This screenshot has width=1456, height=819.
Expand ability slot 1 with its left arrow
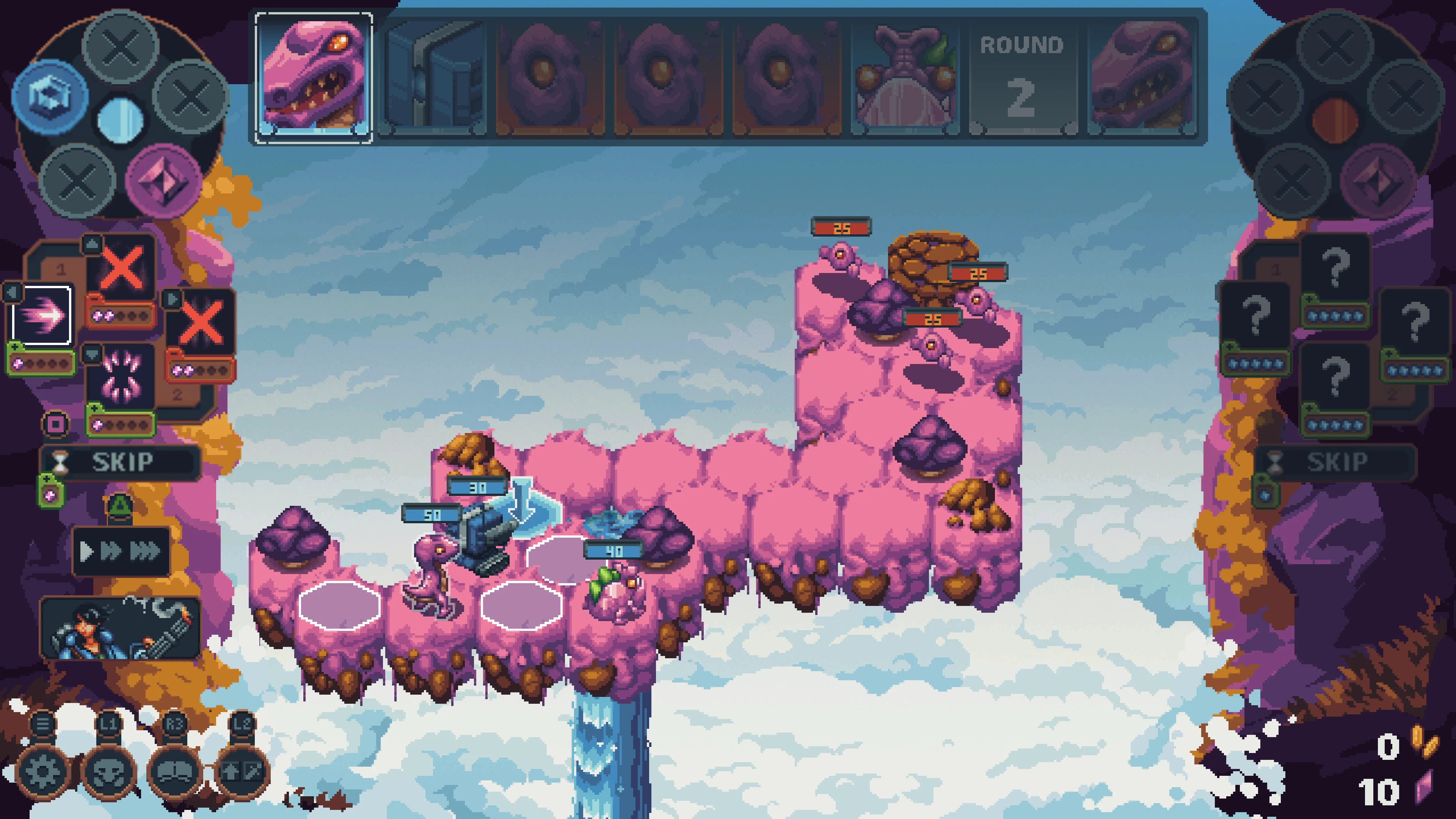pos(13,292)
